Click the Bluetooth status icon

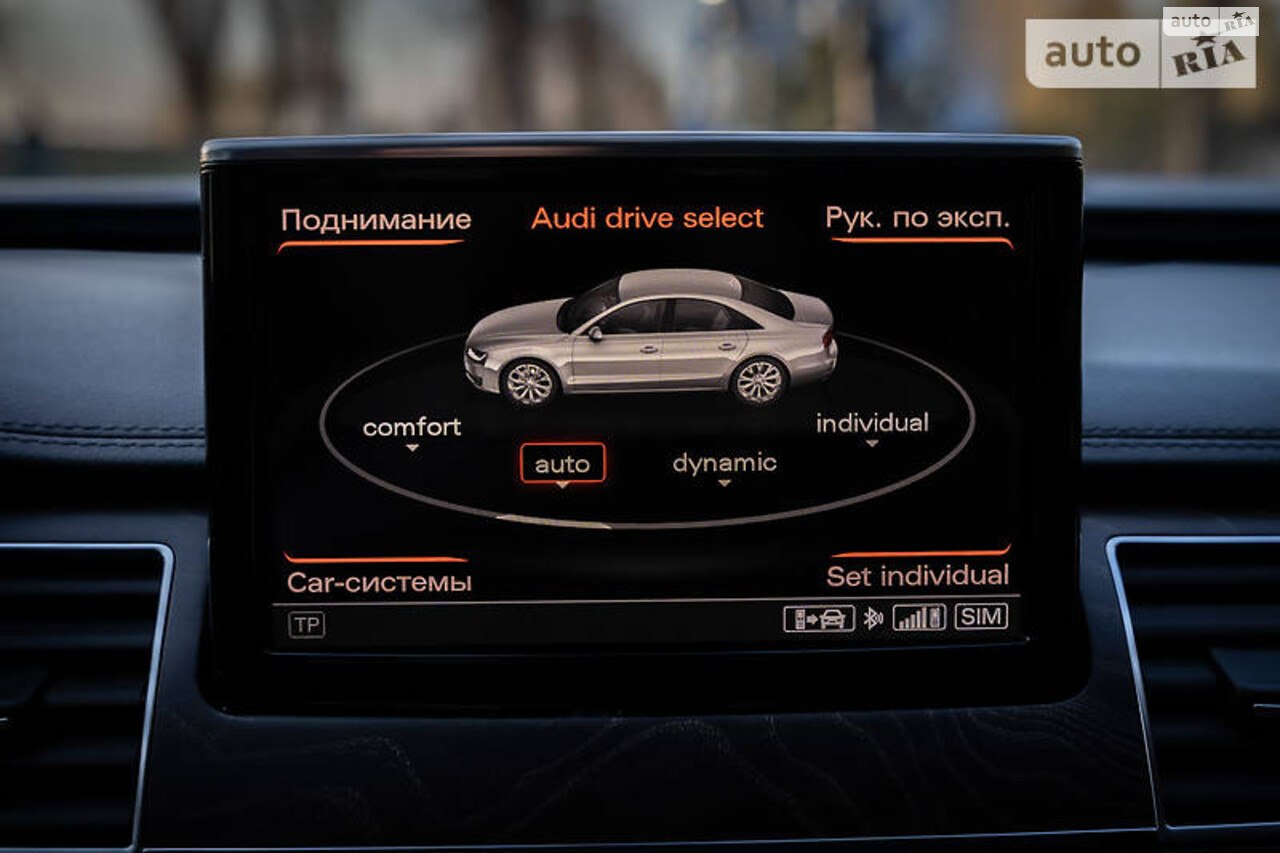tap(872, 618)
